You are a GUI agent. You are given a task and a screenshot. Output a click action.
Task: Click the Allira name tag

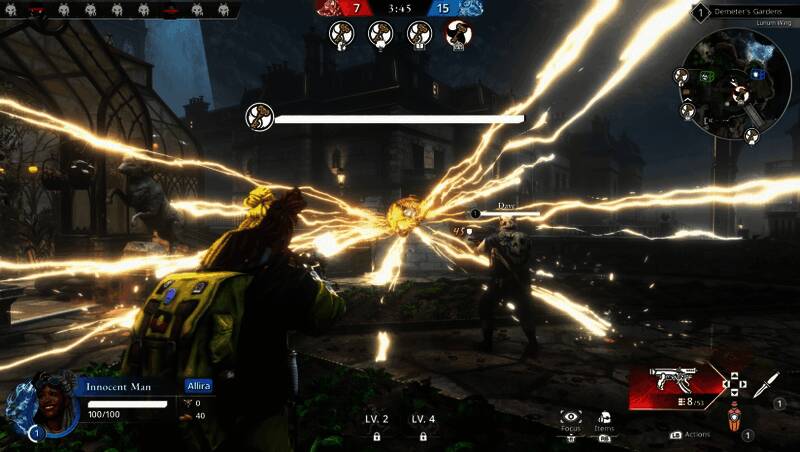pos(198,385)
